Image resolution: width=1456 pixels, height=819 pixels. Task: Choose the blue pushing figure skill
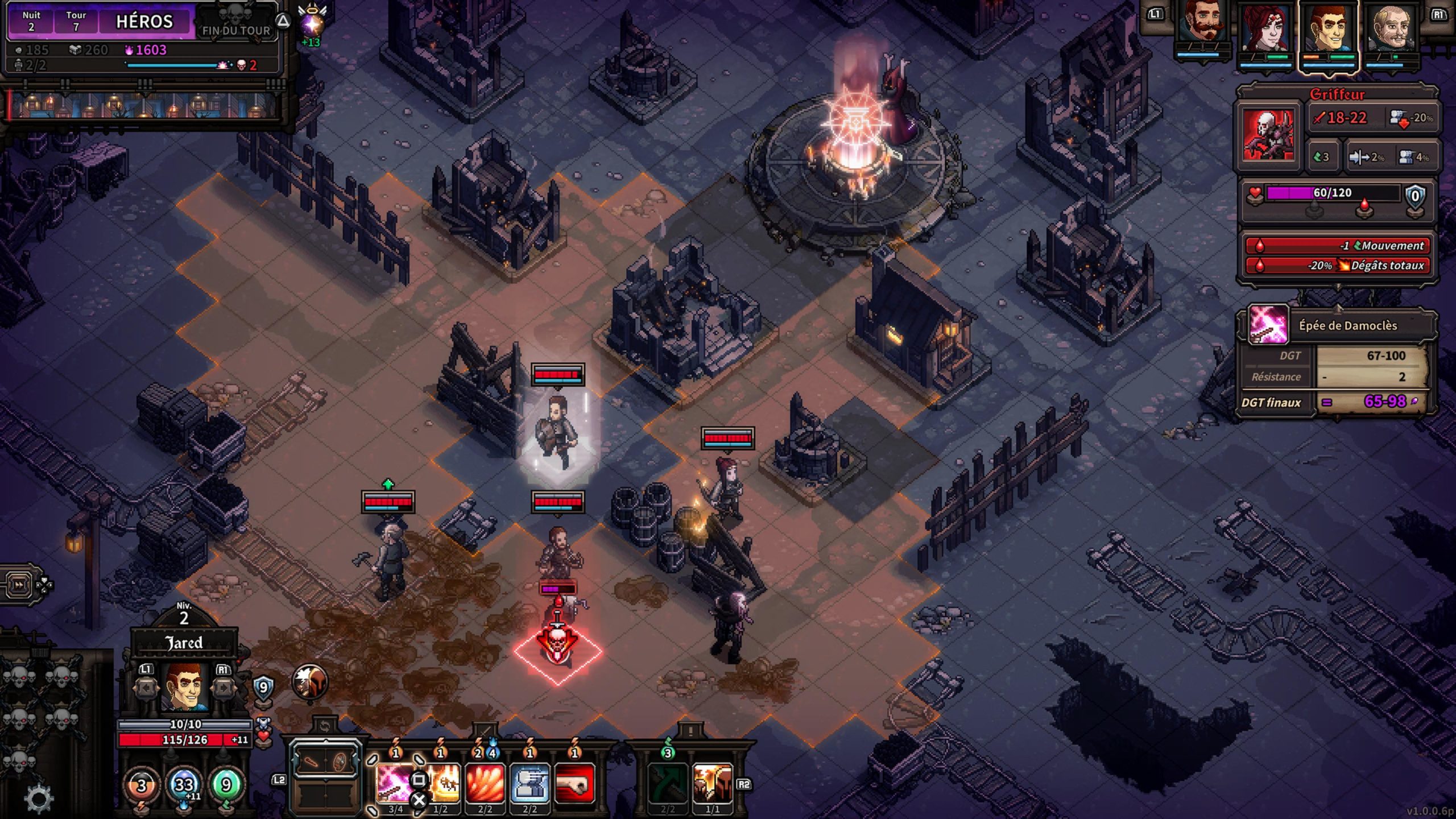point(530,784)
